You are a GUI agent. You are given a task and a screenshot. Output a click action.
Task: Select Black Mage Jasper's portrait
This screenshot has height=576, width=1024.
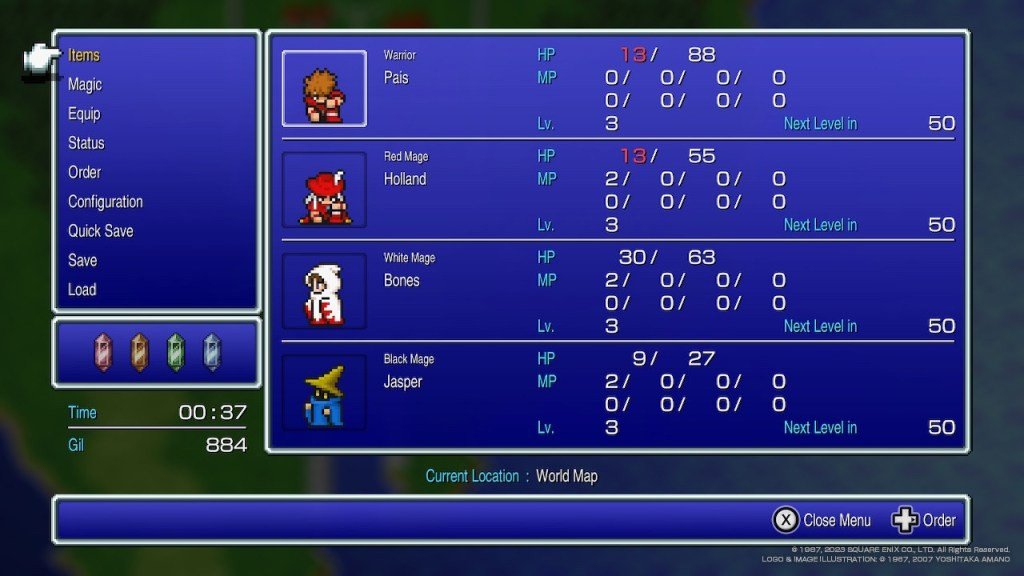tap(324, 392)
